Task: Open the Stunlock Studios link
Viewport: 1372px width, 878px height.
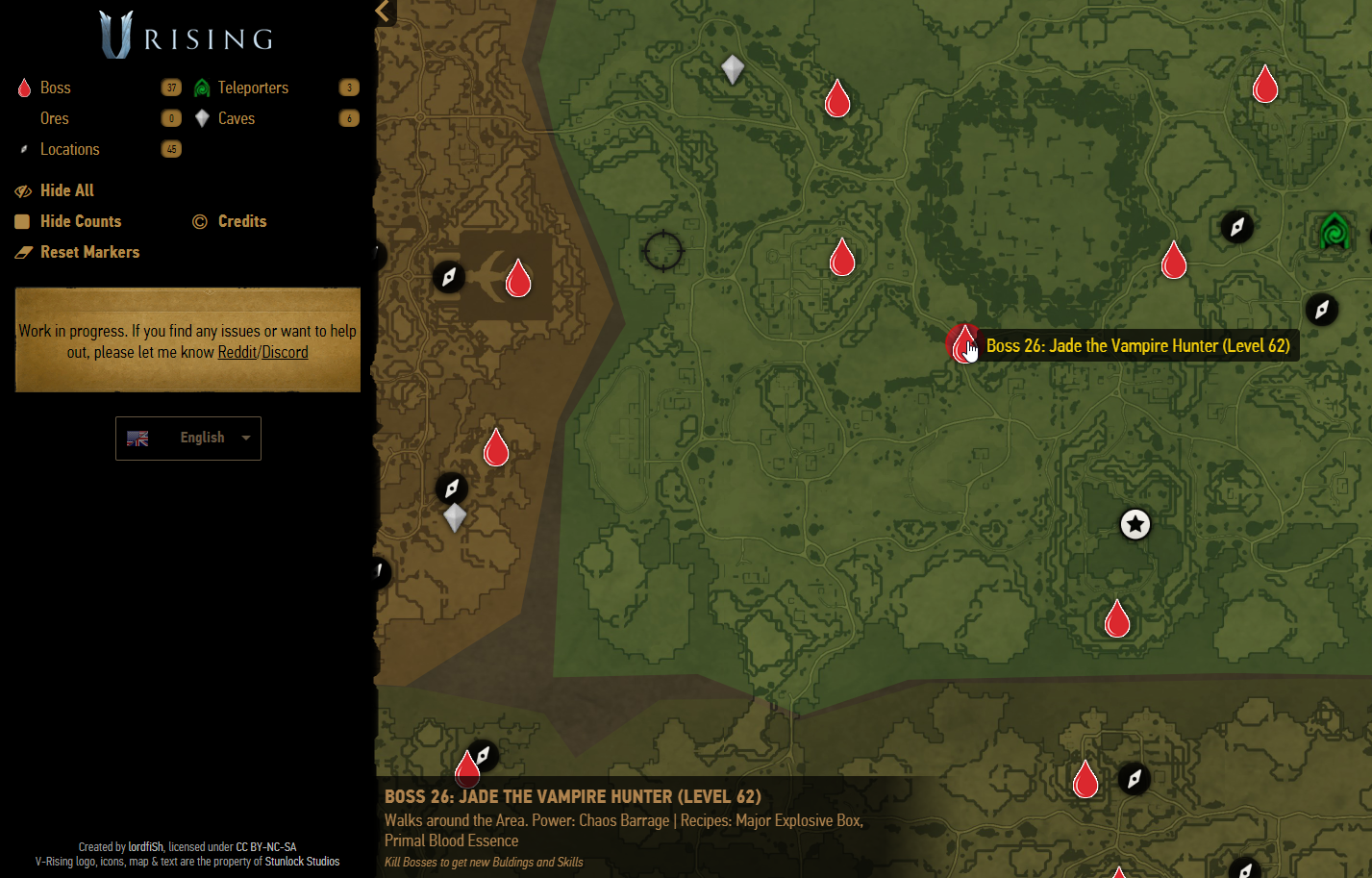Action: tap(302, 862)
